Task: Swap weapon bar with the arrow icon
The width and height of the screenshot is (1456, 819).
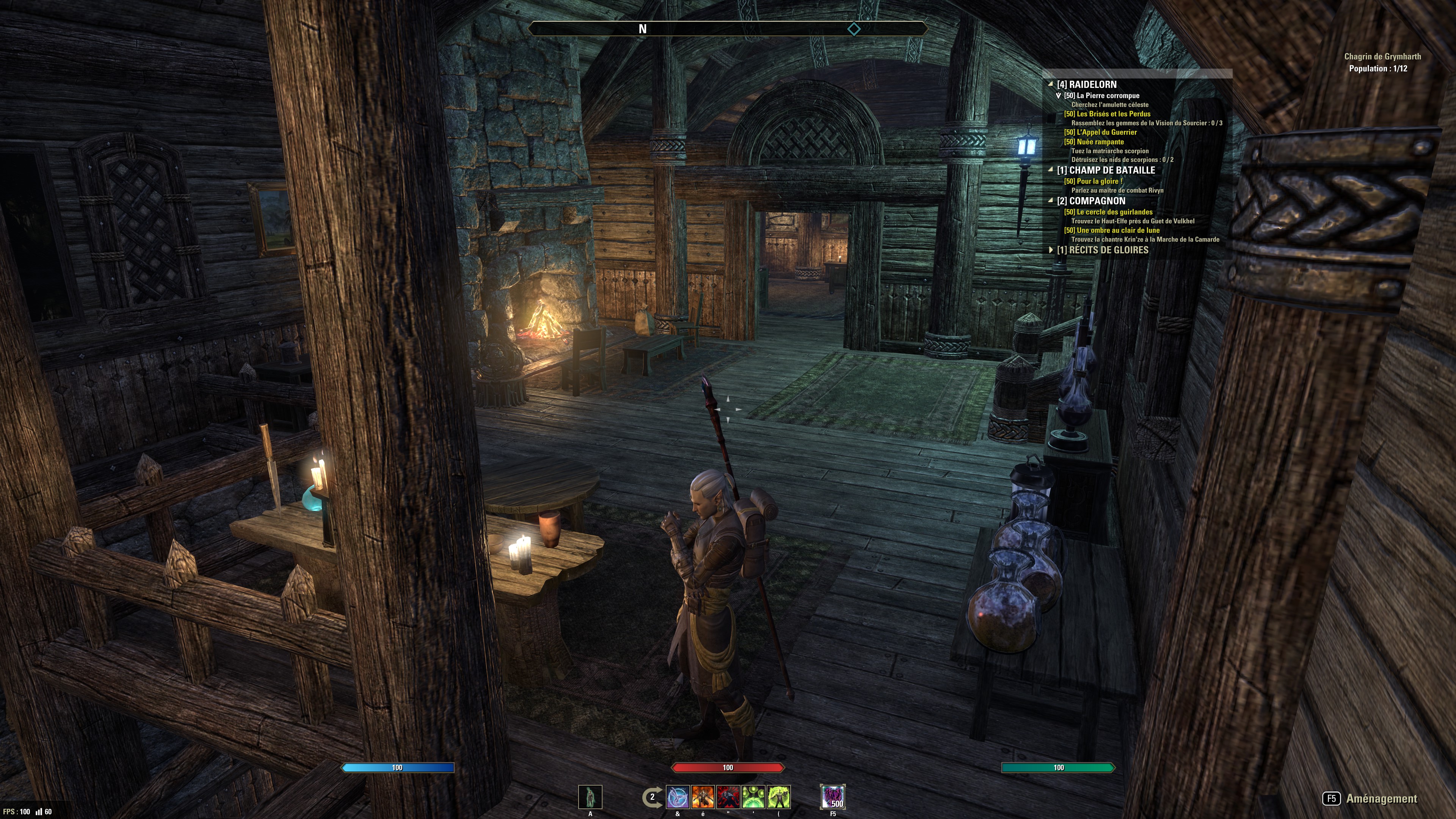Action: coord(652,797)
